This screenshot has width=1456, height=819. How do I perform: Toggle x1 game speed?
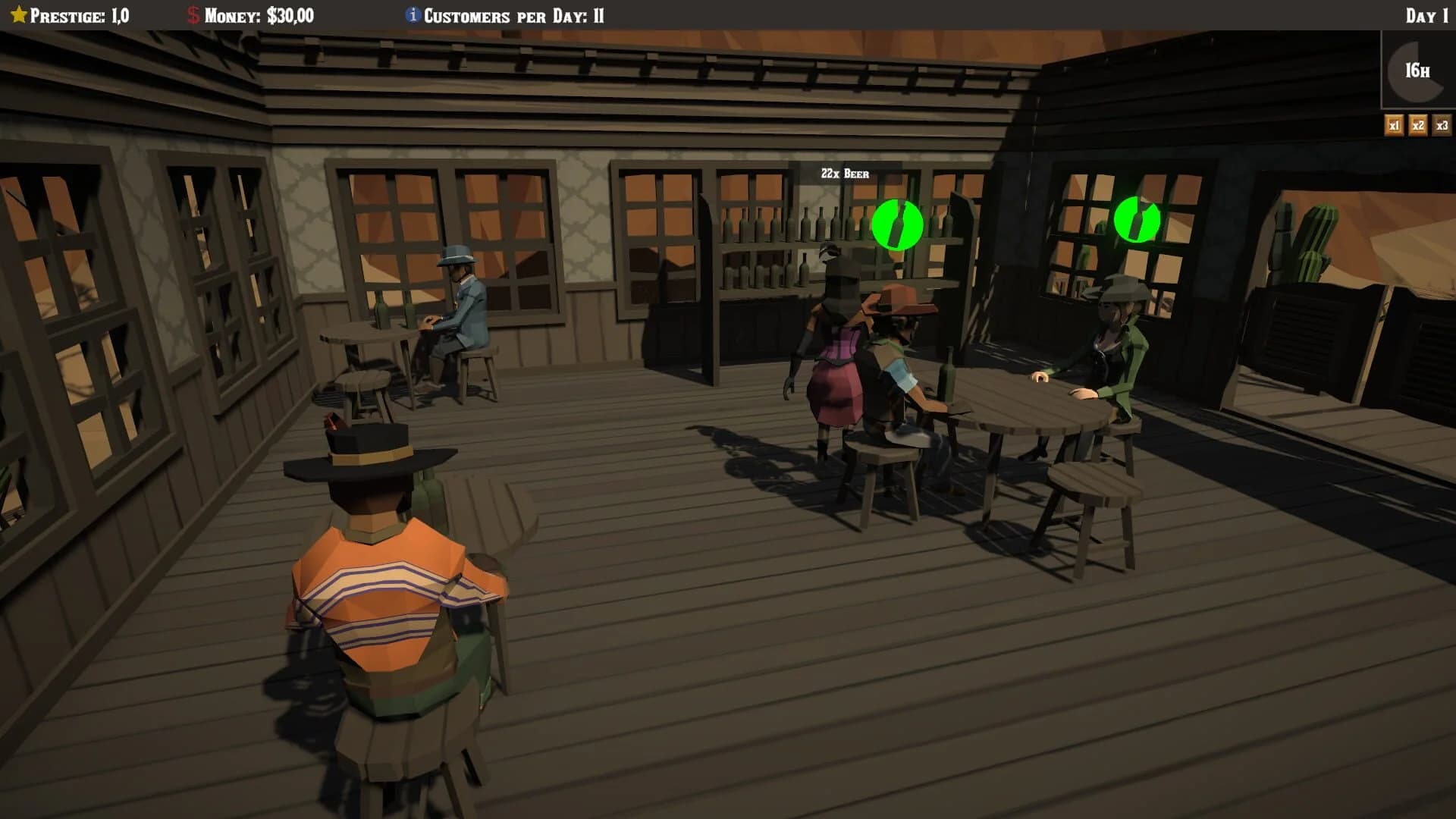[1394, 125]
